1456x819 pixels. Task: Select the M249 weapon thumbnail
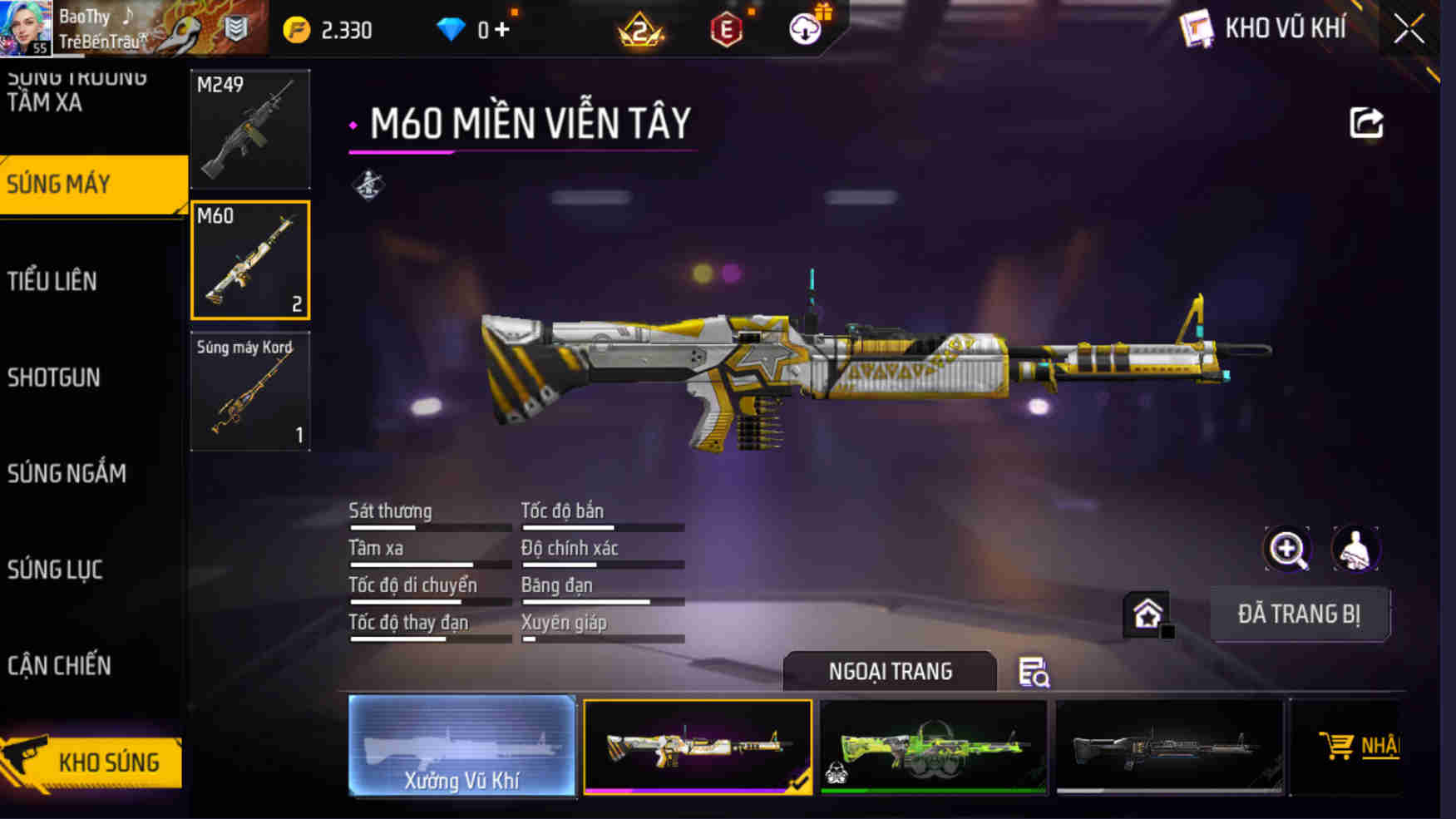[x=249, y=129]
